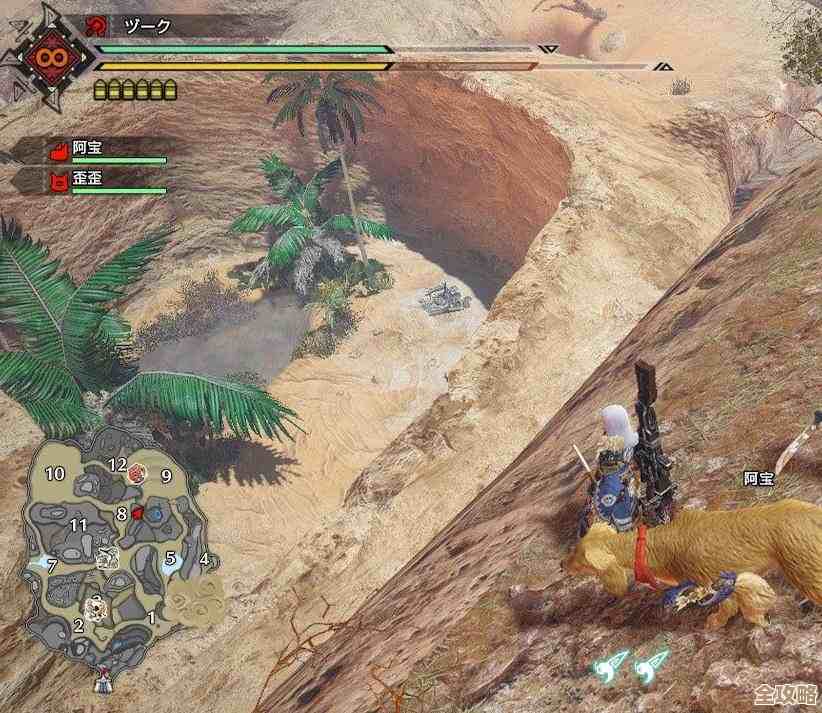Image resolution: width=822 pixels, height=713 pixels.
Task: Select buddy 歪歪 in the party list
Action: (x=88, y=180)
